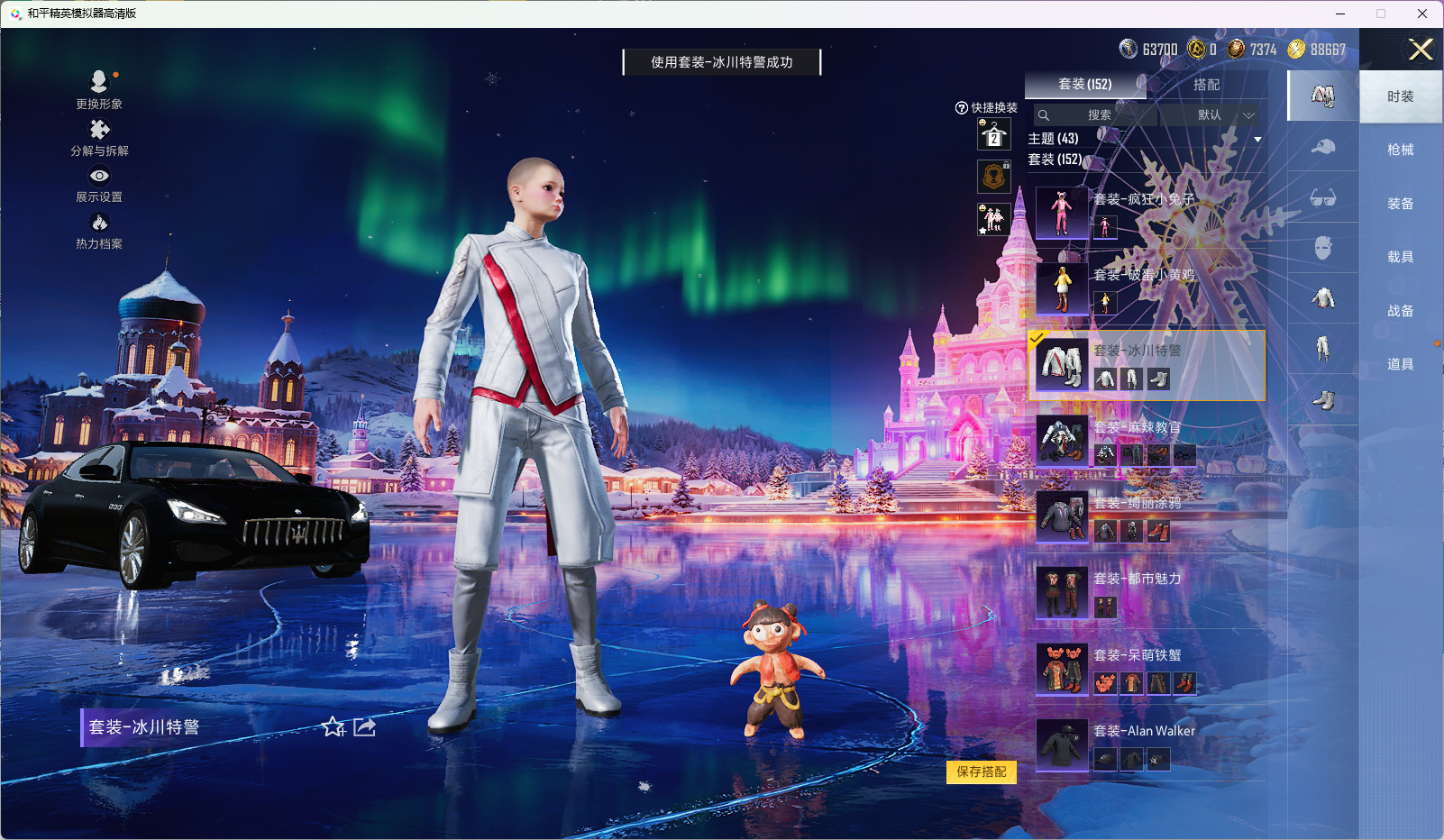
Task: Select the 分解与拆解 (dismantle) tool
Action: (x=98, y=135)
